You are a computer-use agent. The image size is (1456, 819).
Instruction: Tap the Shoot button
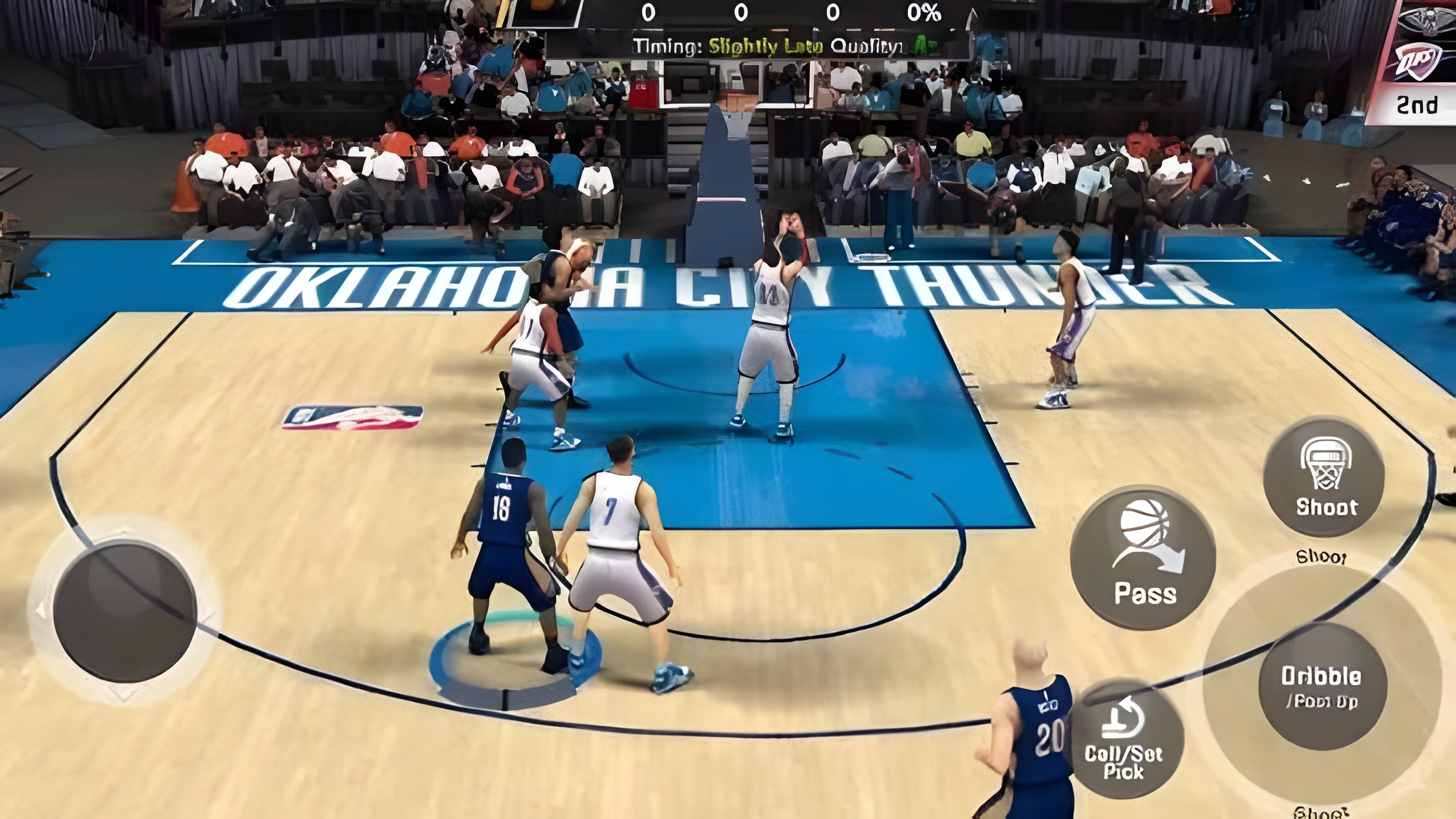point(1324,477)
